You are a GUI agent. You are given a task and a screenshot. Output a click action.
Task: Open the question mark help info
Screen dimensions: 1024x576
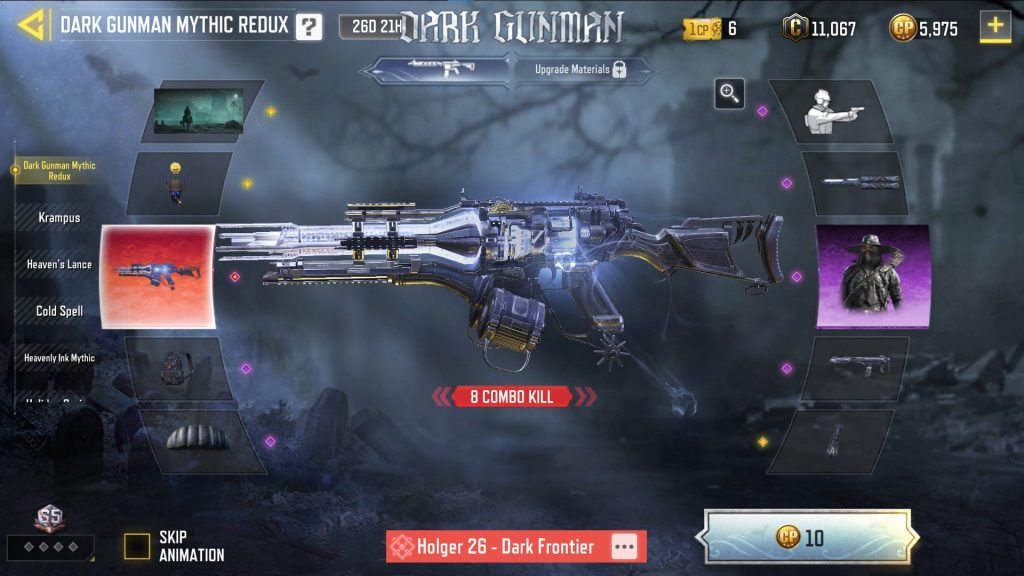309,27
